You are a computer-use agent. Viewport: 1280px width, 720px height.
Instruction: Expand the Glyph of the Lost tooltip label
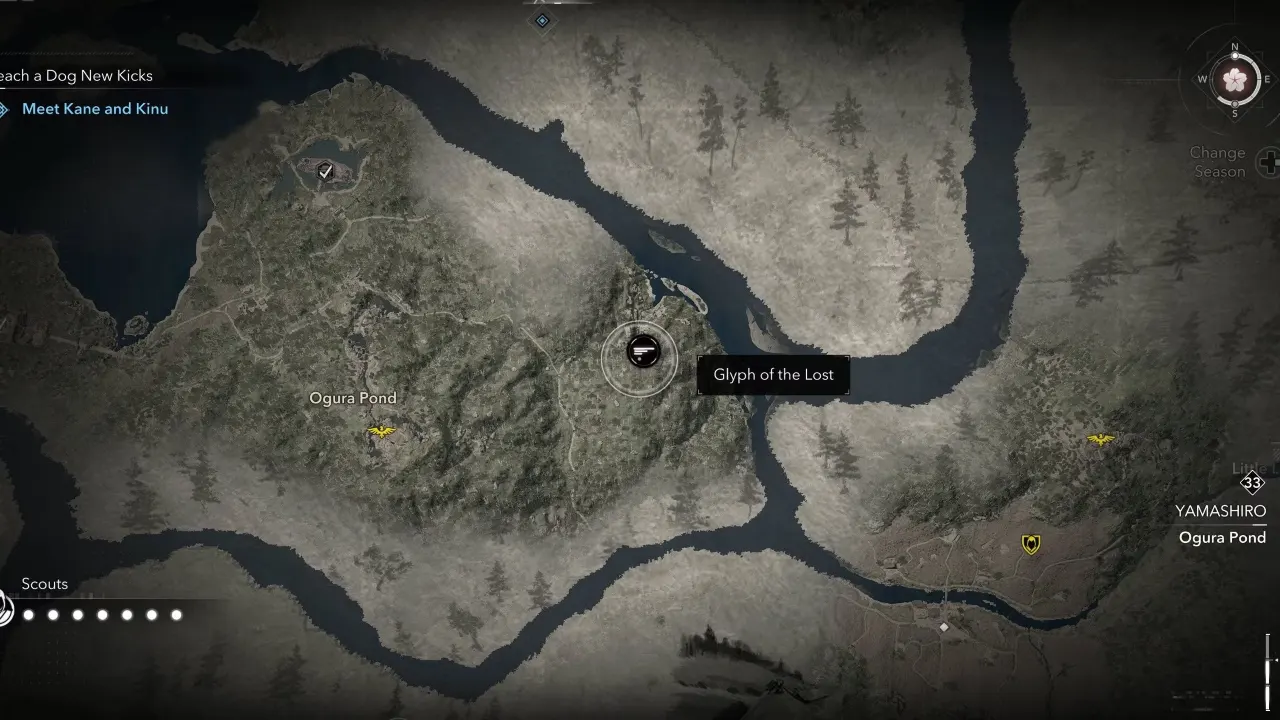pos(772,374)
